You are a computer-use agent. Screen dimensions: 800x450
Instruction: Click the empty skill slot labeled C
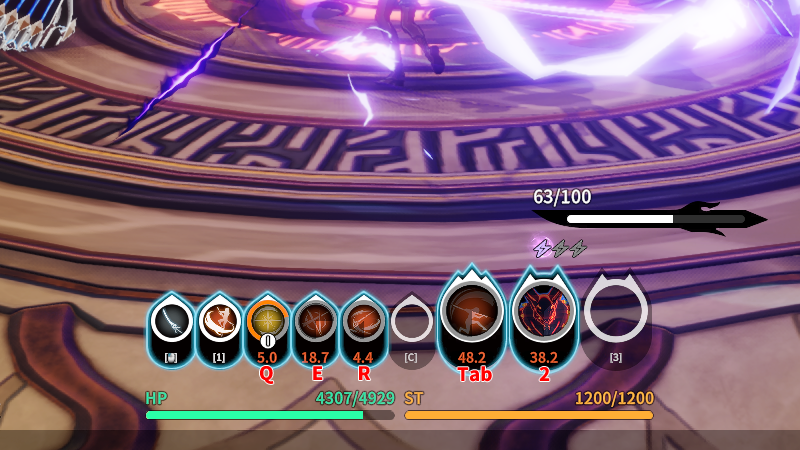(411, 322)
